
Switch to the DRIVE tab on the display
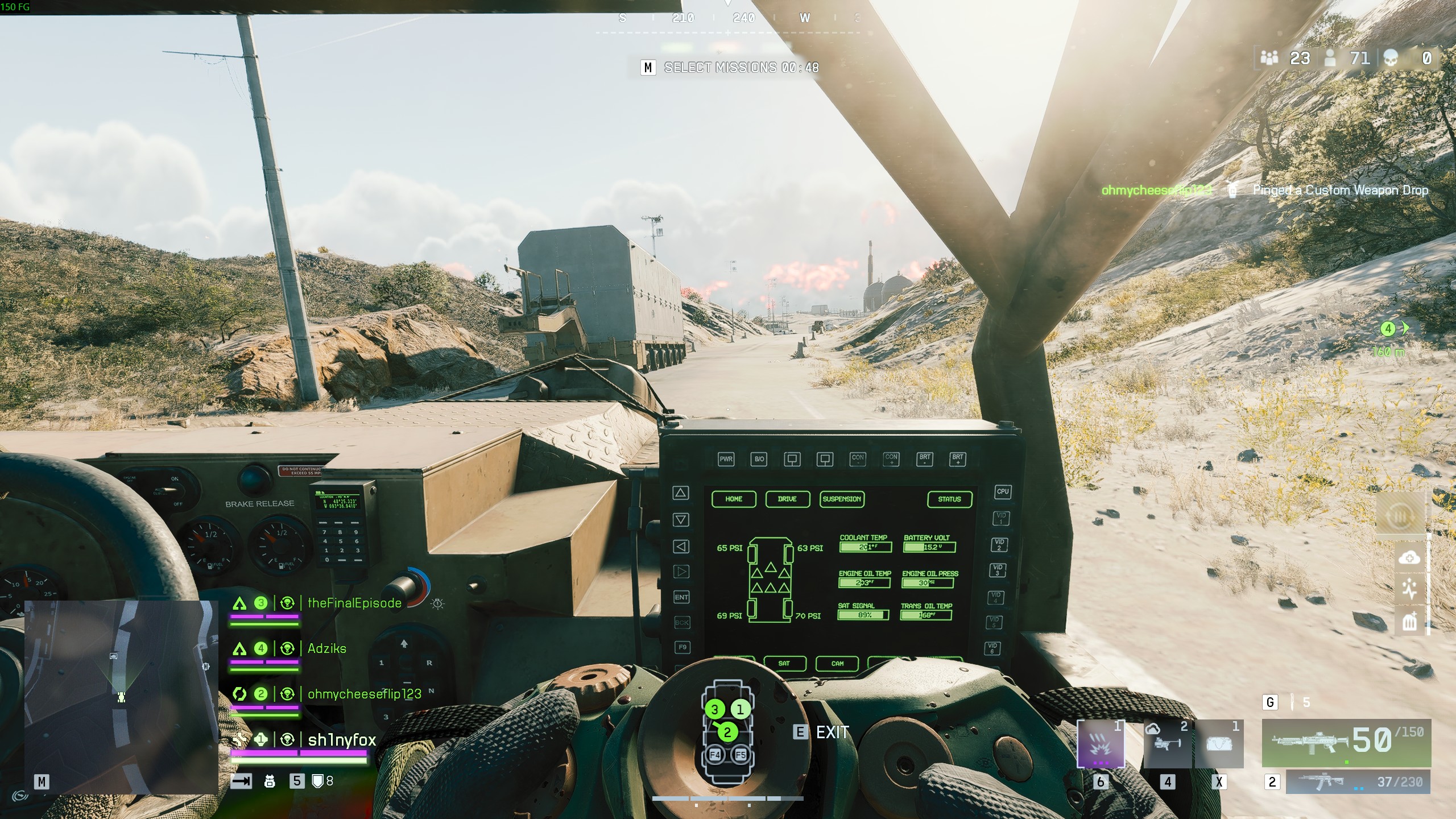[x=787, y=499]
